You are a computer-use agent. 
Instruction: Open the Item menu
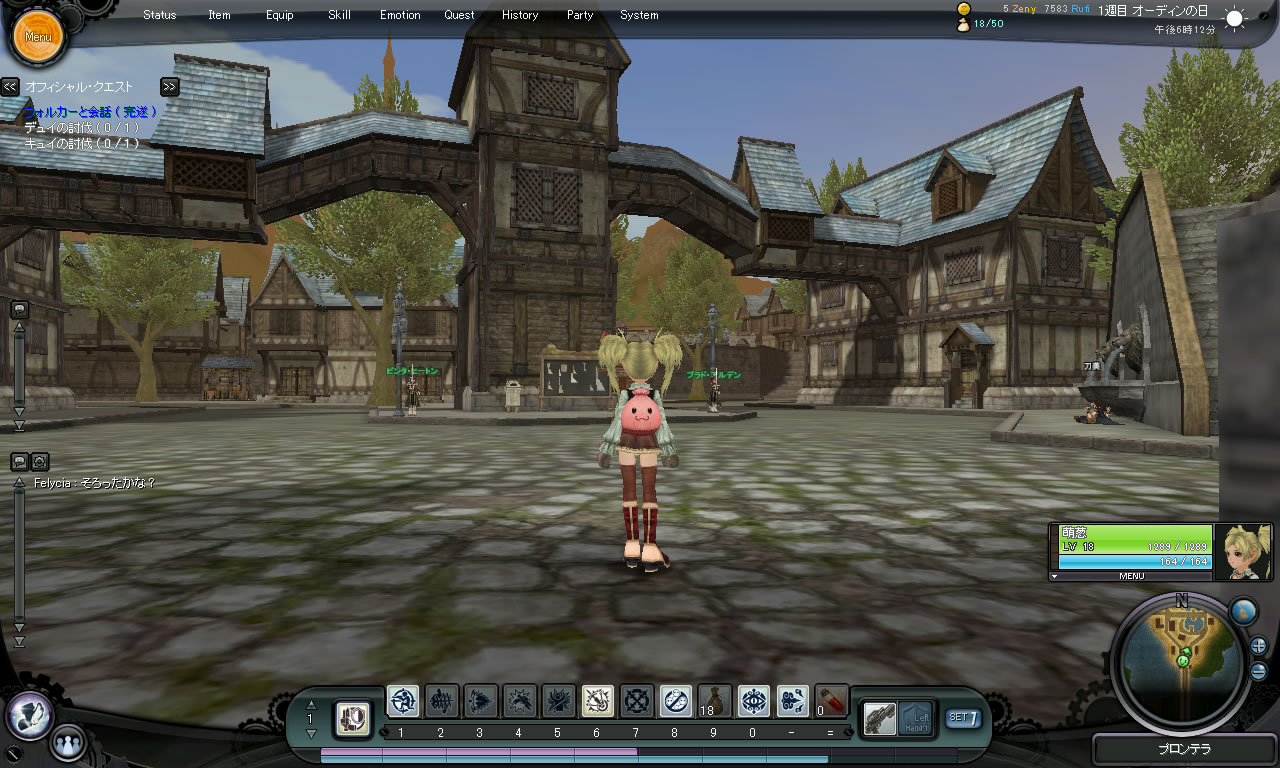coord(219,15)
